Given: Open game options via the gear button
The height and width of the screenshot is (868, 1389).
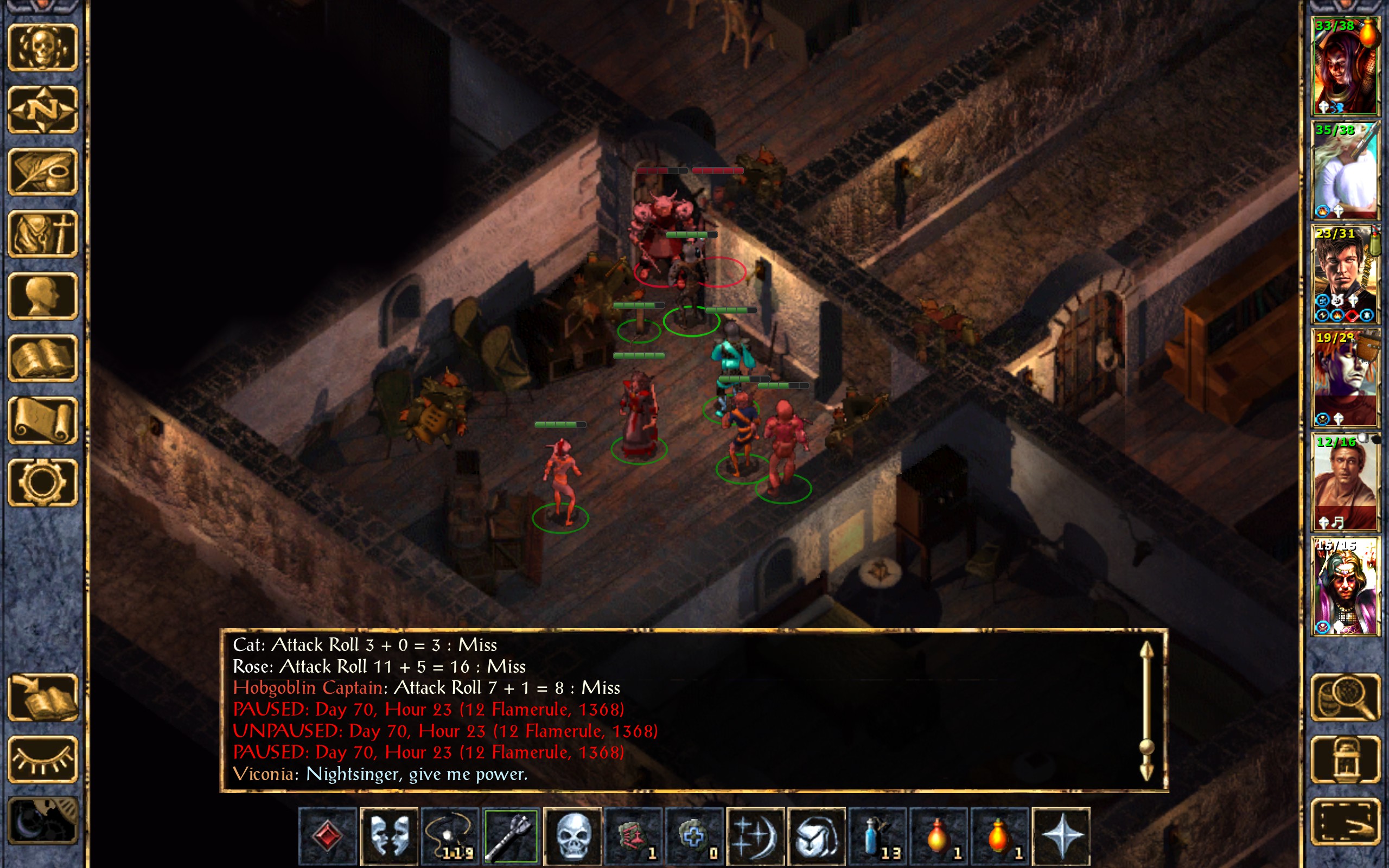Looking at the screenshot, I should 43,482.
